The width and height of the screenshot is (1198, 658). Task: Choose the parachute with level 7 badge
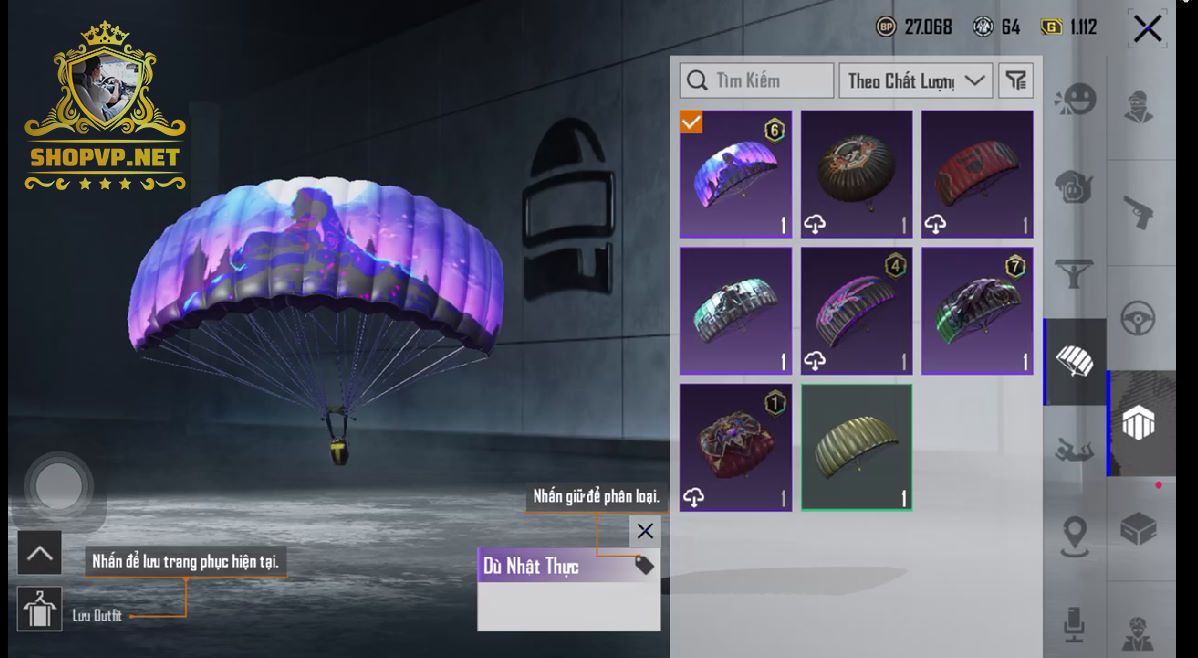977,311
